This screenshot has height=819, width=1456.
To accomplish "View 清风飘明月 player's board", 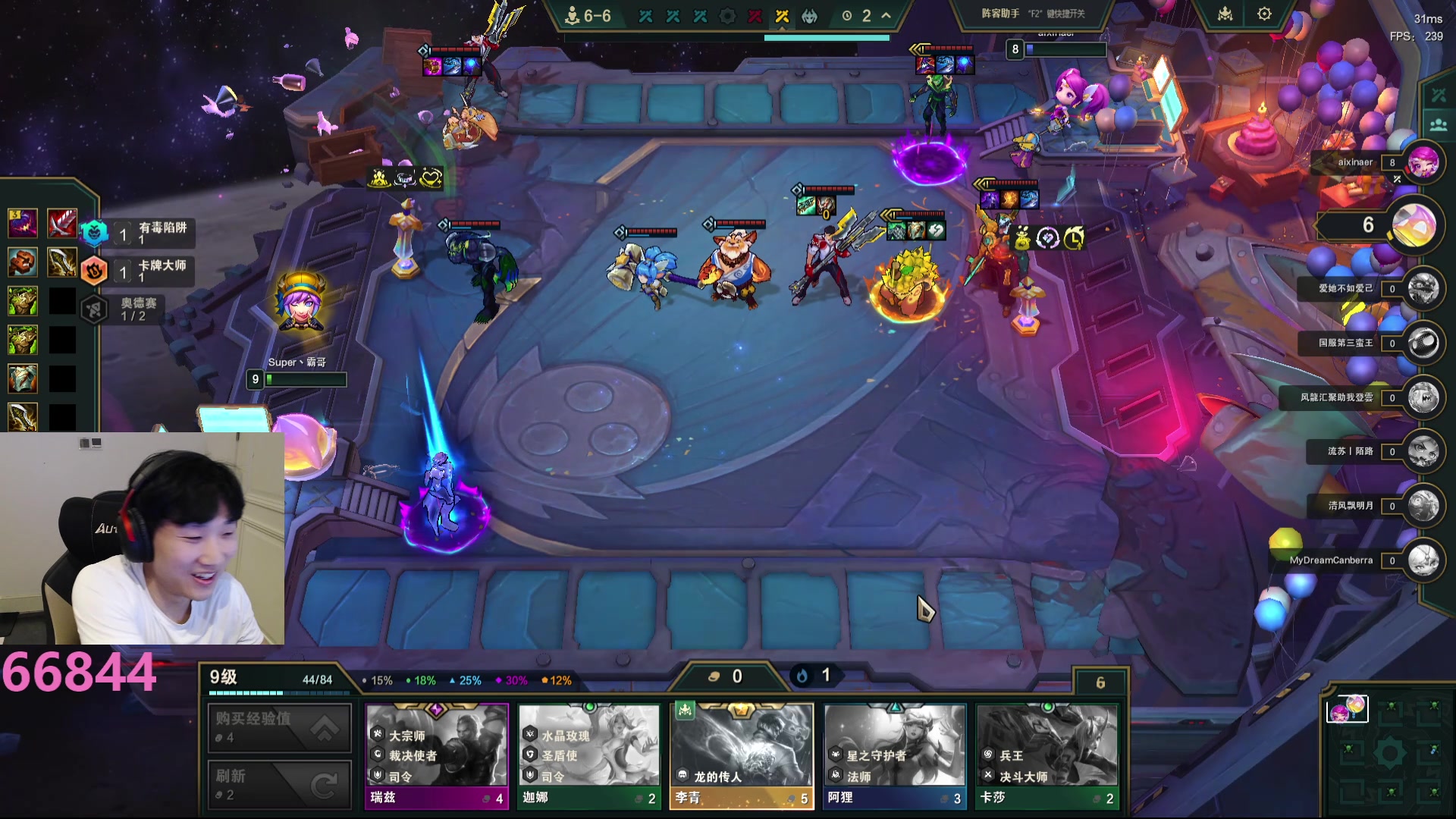I will [x=1423, y=506].
